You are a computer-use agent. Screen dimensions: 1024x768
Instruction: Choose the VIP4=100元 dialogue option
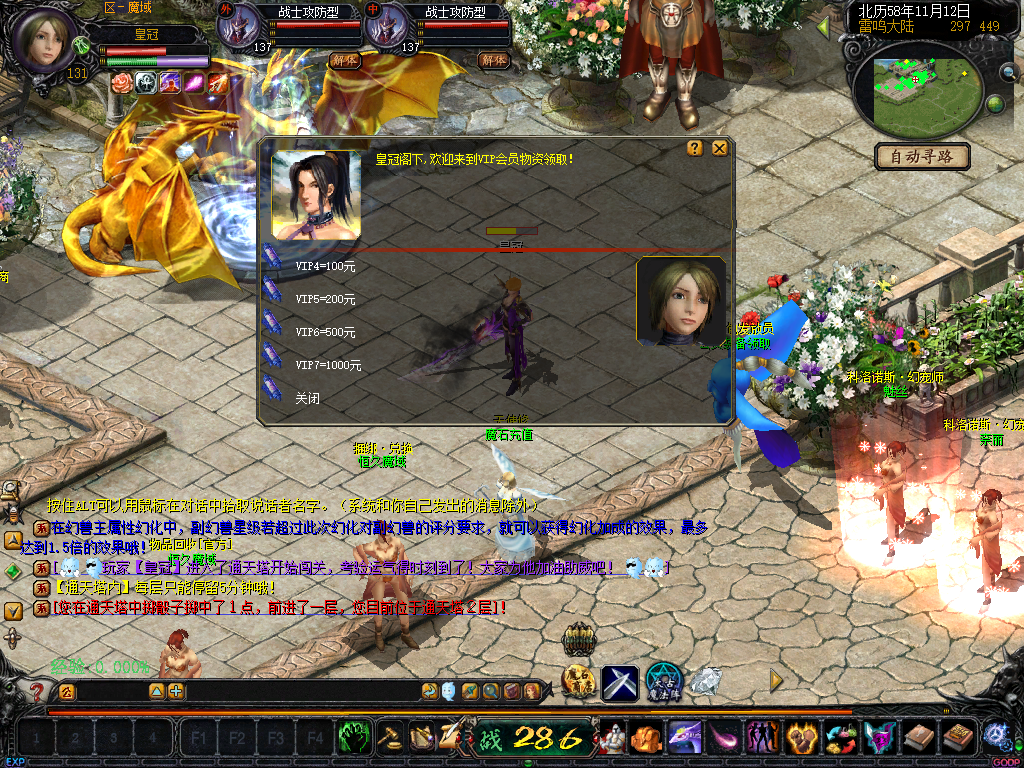click(325, 267)
